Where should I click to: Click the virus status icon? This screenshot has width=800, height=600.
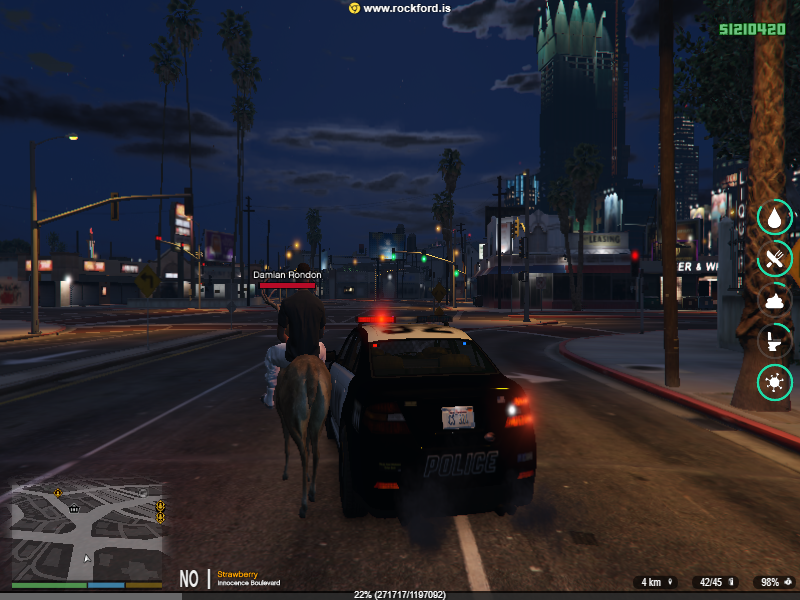774,382
